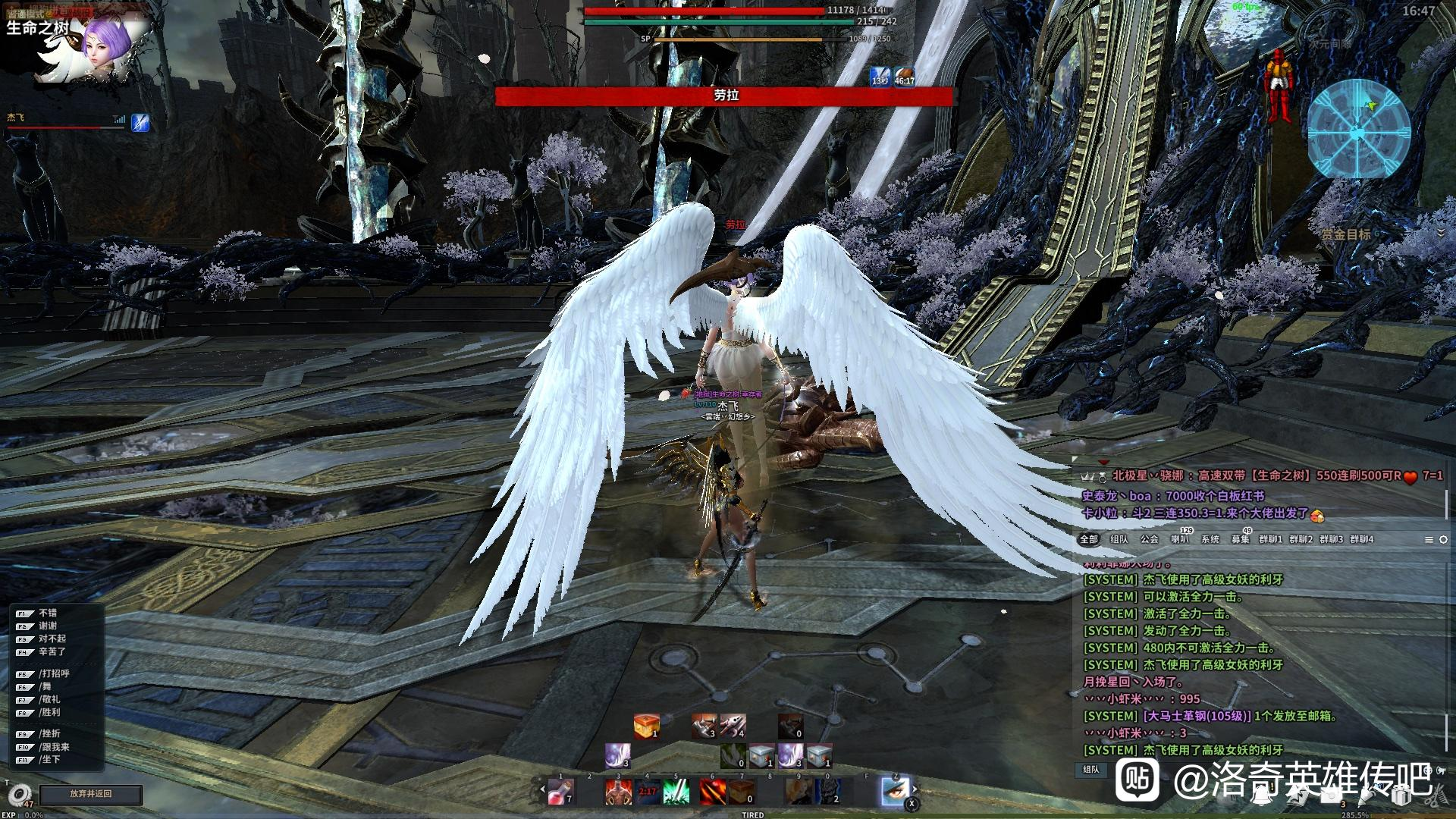Open the chat settings gear icon
Viewport: 1456px width, 819px height.
coord(1443,539)
